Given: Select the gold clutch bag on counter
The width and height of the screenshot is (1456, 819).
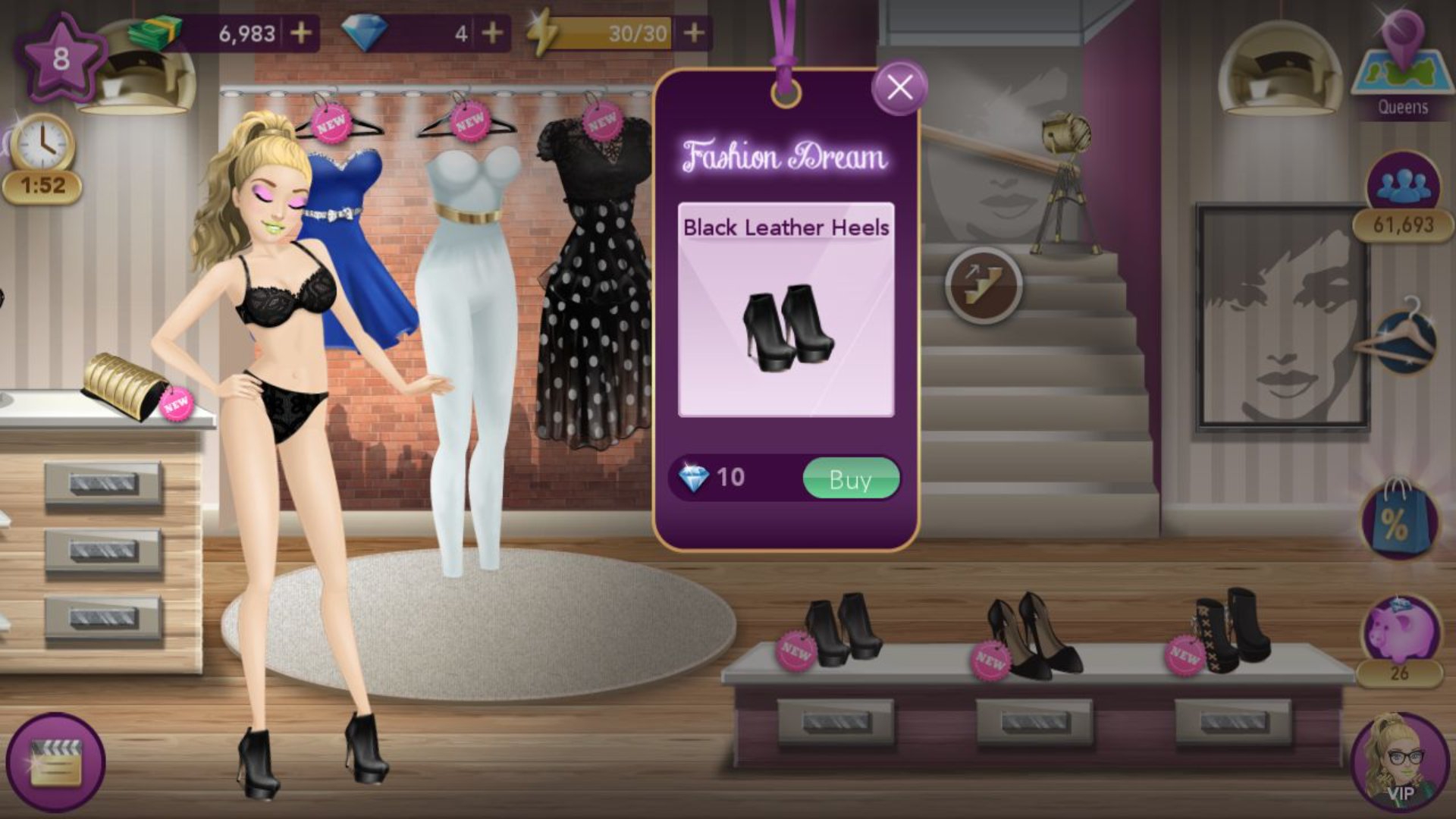Looking at the screenshot, I should [125, 384].
